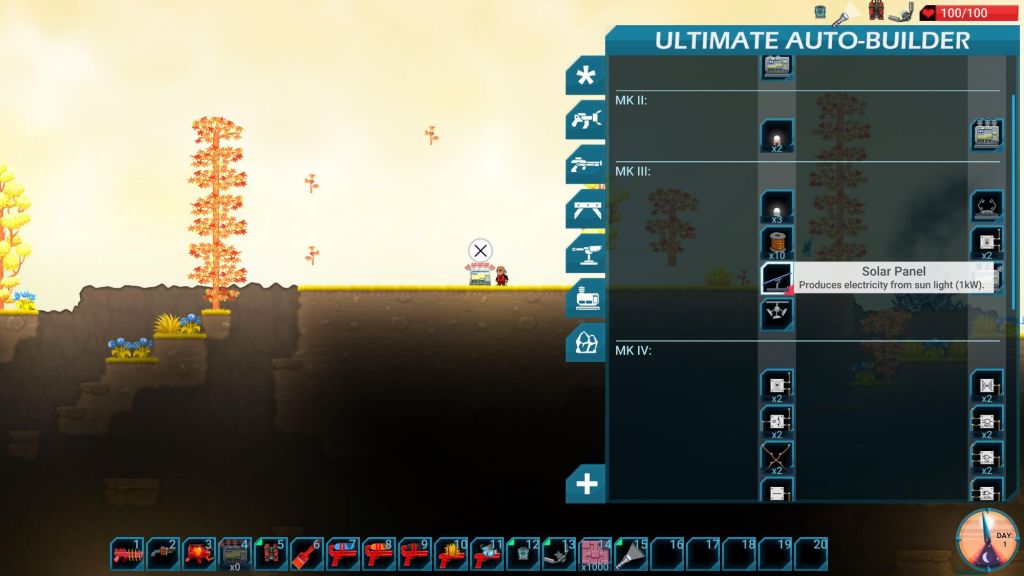Click the plus tab on the auto-builder

586,484
